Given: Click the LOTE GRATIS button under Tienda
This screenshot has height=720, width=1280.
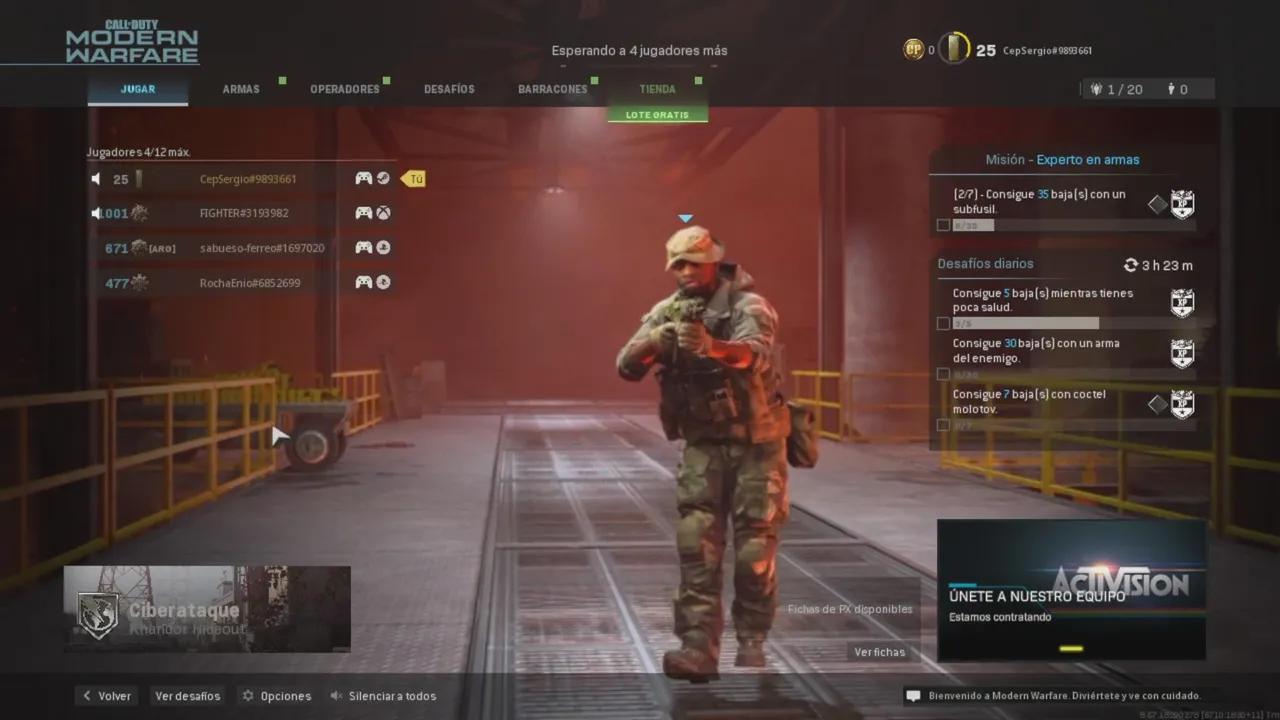Looking at the screenshot, I should pos(657,114).
